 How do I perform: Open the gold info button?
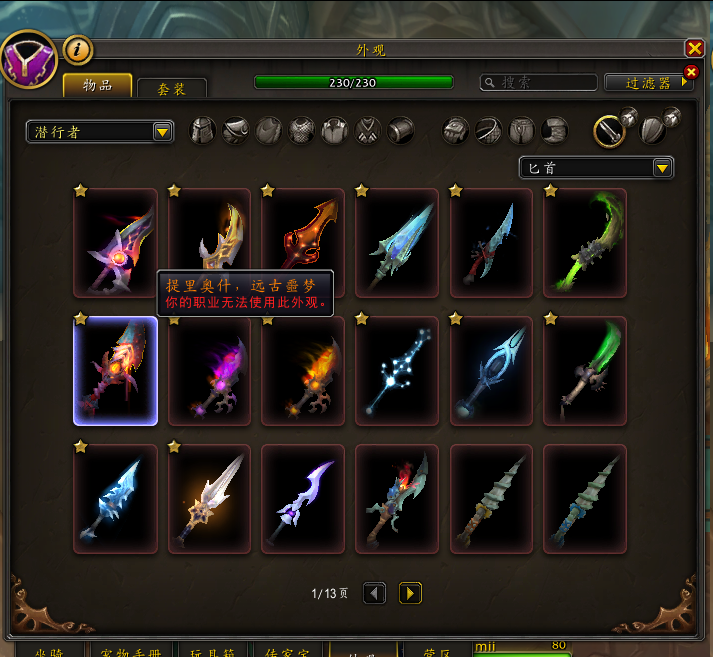tap(78, 48)
